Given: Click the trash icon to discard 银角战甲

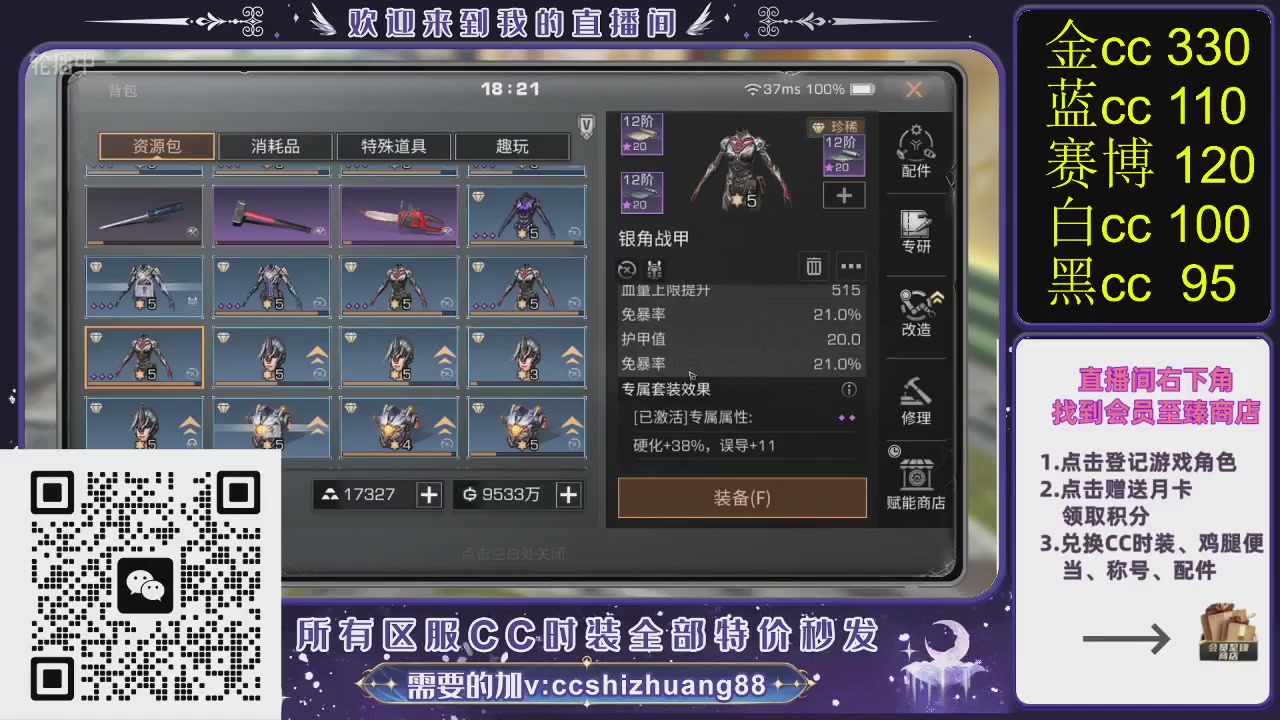Looking at the screenshot, I should click(813, 267).
